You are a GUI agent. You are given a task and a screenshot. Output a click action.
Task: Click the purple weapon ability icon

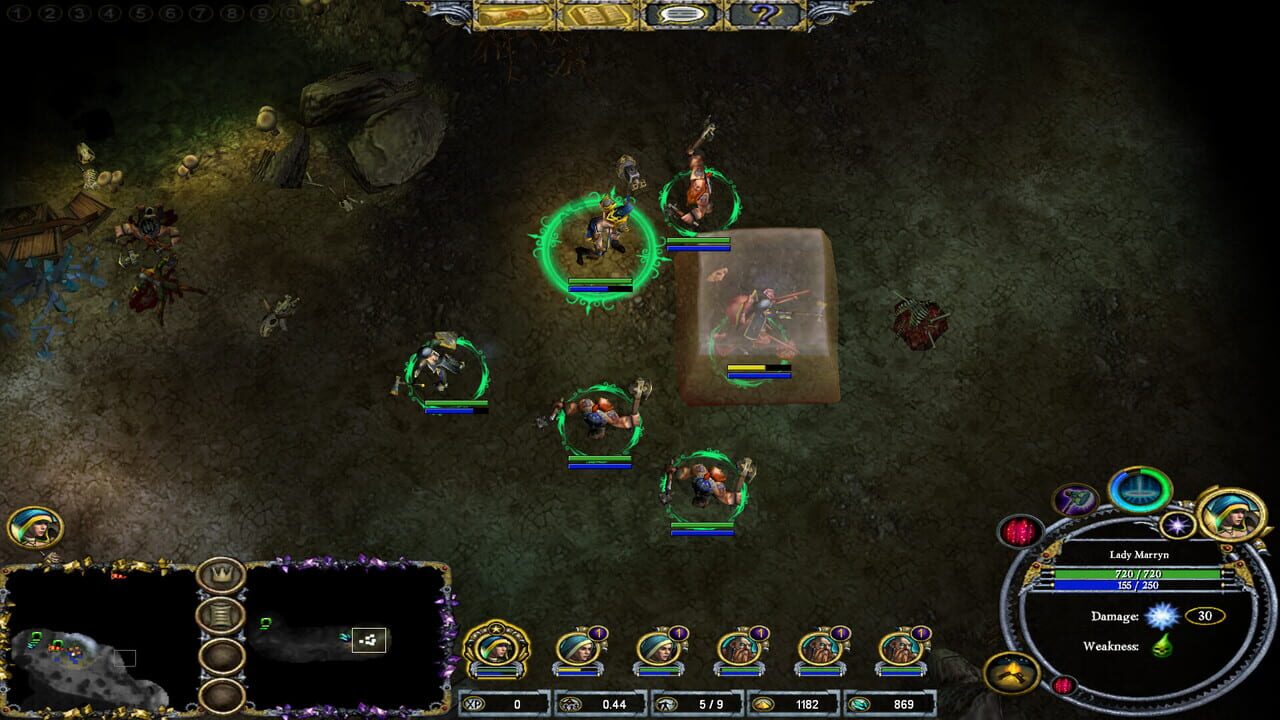pyautogui.click(x=1074, y=500)
